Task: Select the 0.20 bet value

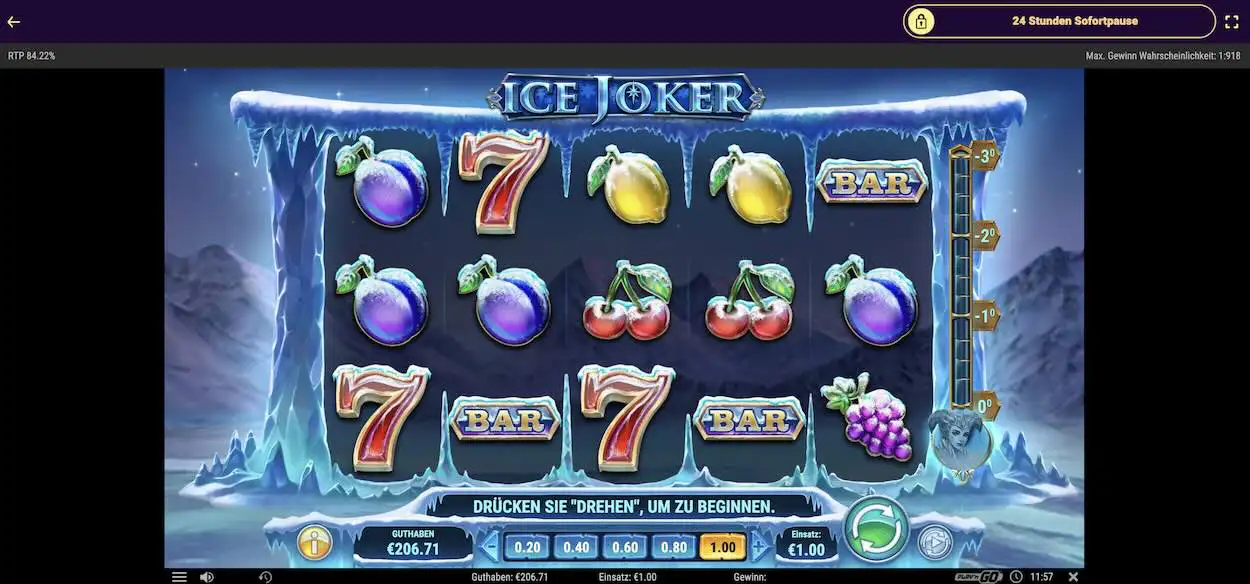Action: coord(527,547)
